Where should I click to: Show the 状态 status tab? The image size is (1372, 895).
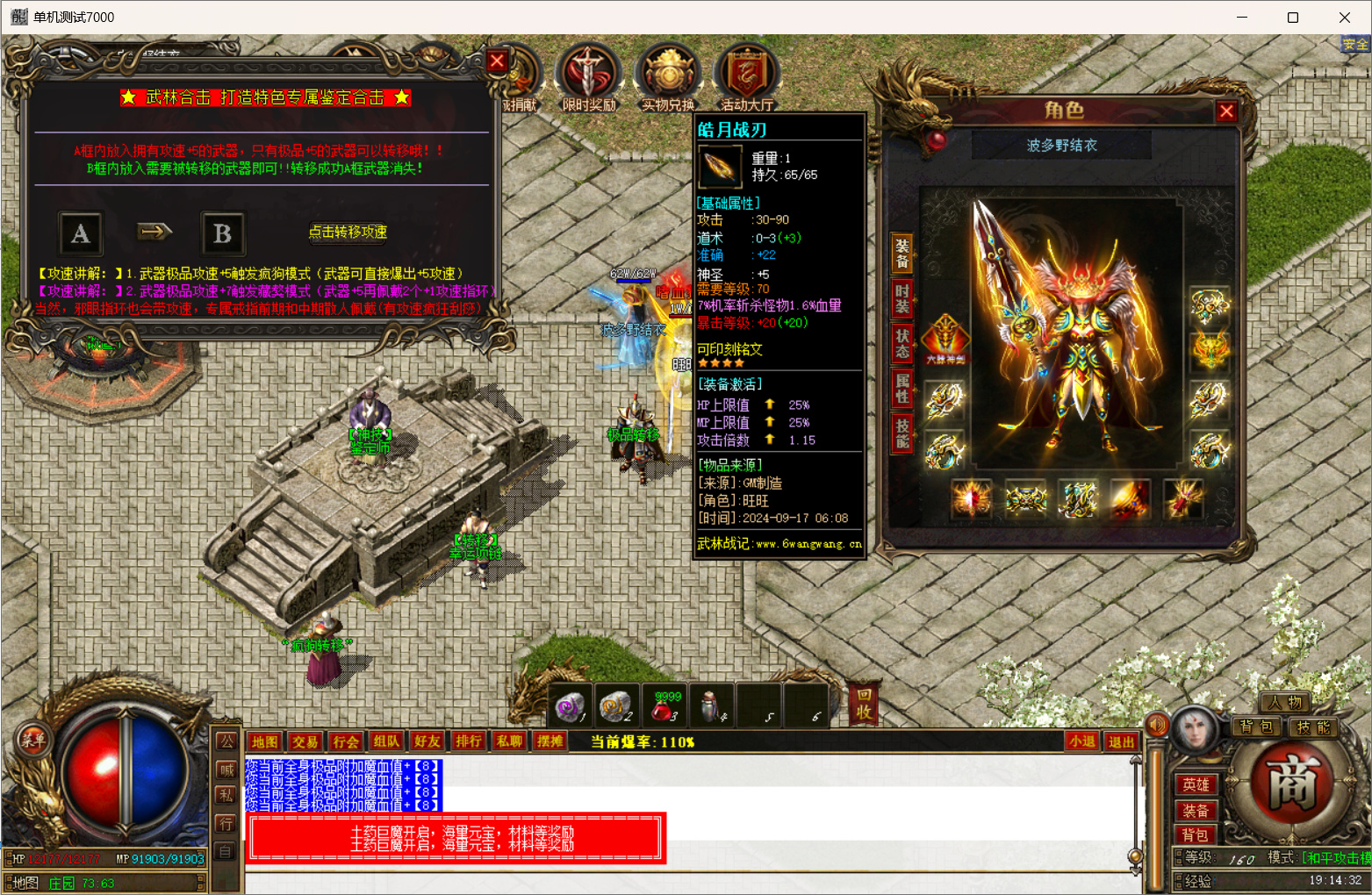(x=901, y=342)
